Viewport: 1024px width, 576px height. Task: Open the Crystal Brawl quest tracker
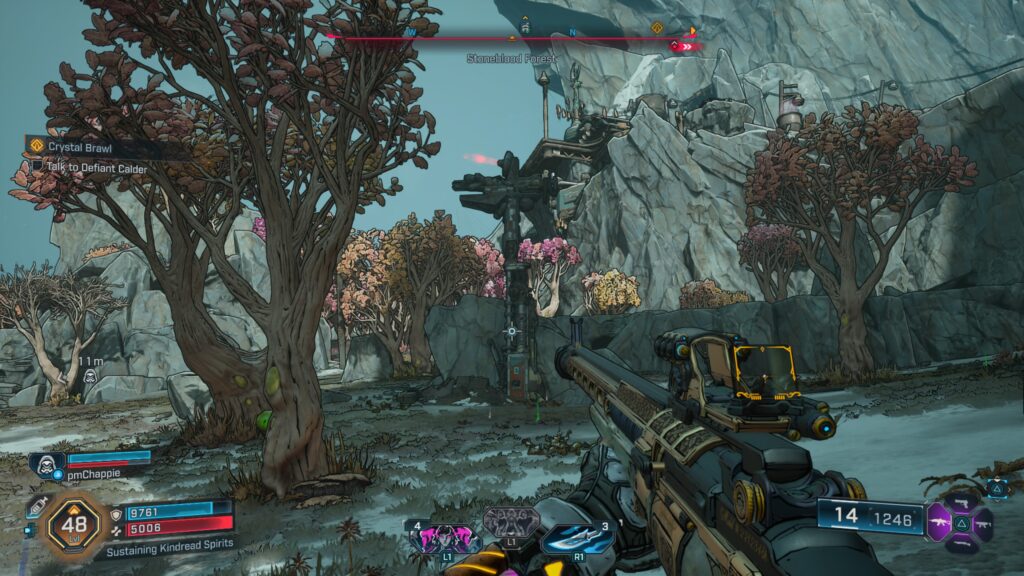(x=80, y=146)
